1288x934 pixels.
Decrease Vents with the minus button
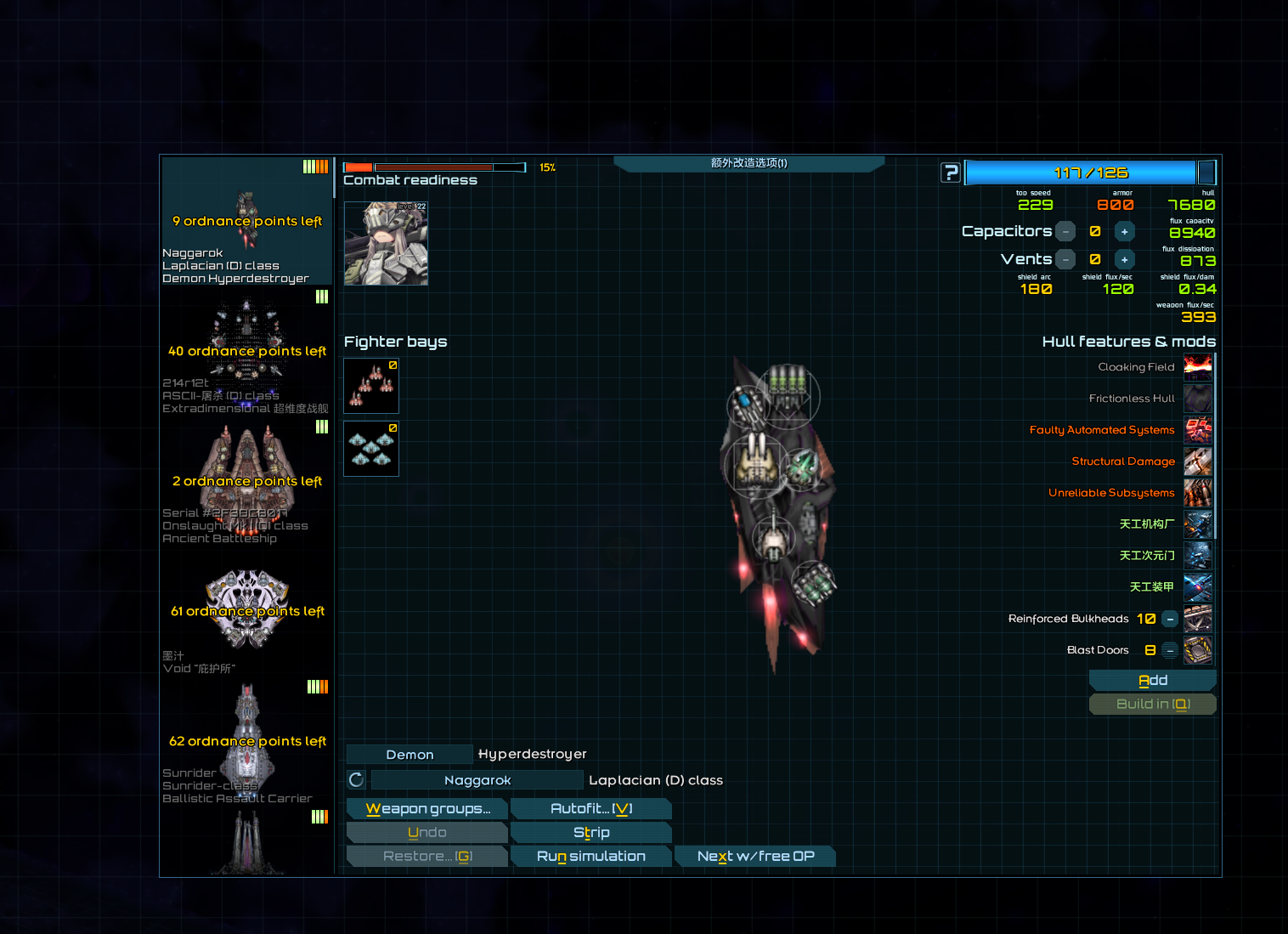pyautogui.click(x=1065, y=259)
